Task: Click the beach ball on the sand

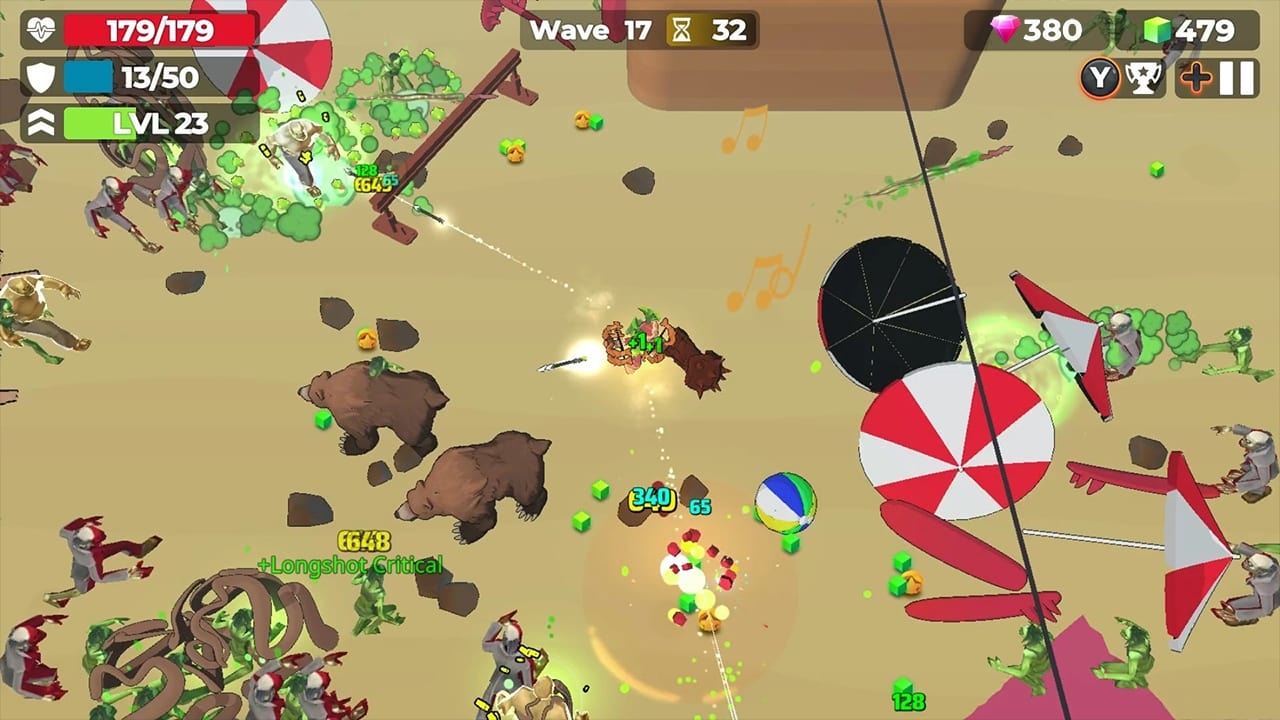Action: (x=785, y=505)
